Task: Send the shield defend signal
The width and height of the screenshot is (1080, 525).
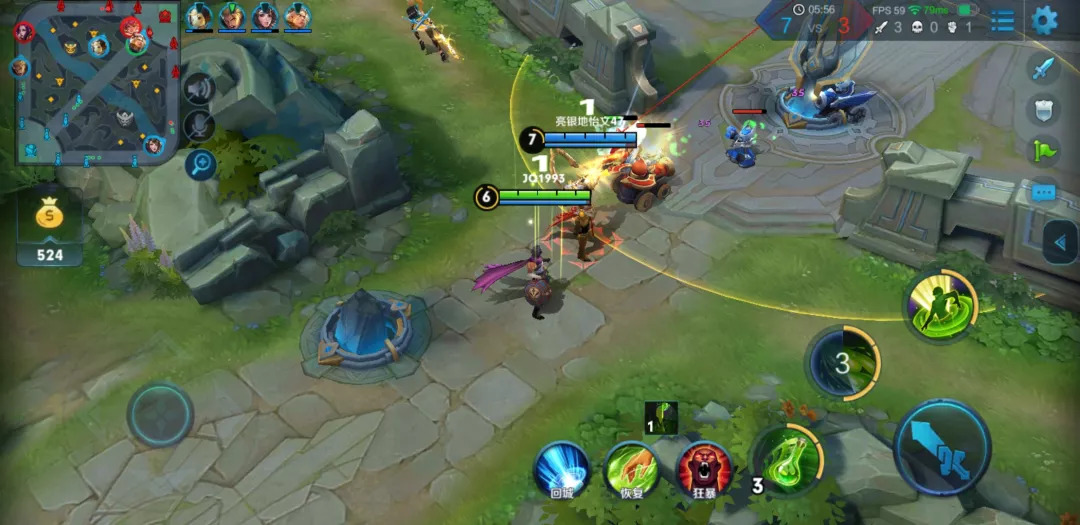Action: click(x=1043, y=109)
